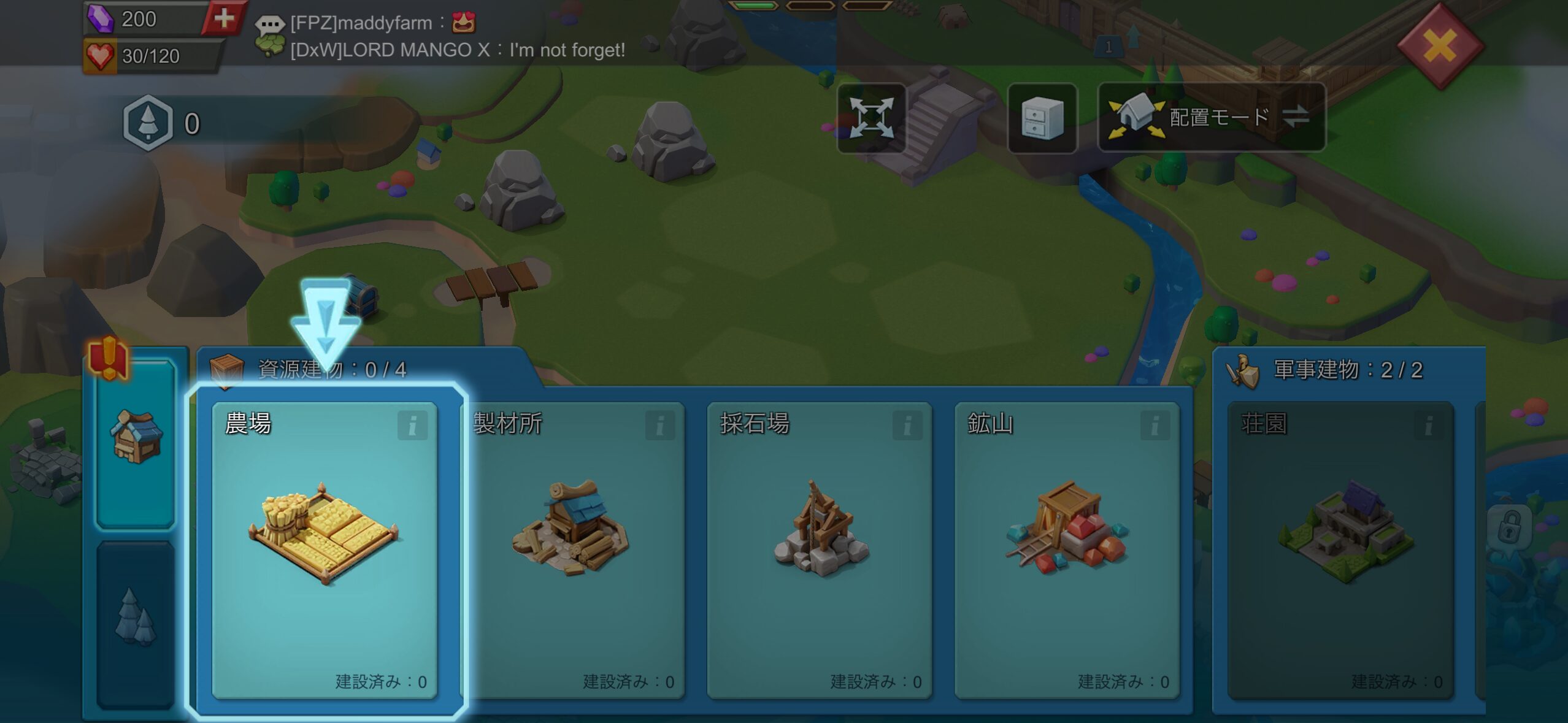The image size is (1568, 723).
Task: Toggle 配置モード placement mode
Action: [x=1211, y=117]
